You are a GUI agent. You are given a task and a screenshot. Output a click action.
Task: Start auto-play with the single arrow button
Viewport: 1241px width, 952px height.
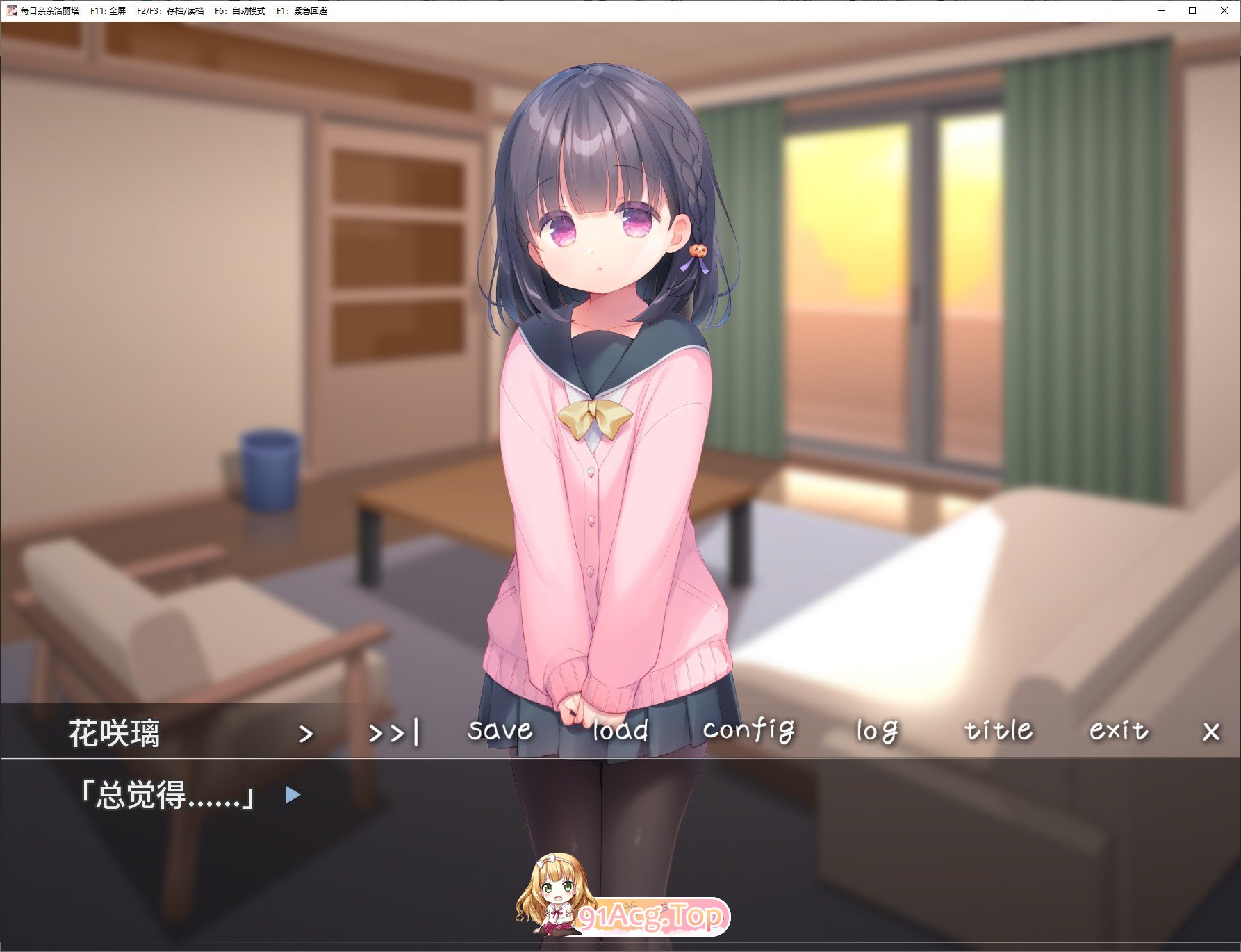306,733
